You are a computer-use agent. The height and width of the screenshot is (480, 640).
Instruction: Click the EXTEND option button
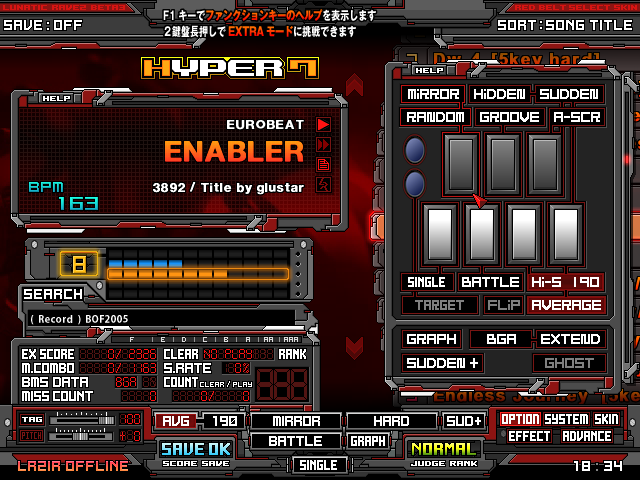[569, 339]
